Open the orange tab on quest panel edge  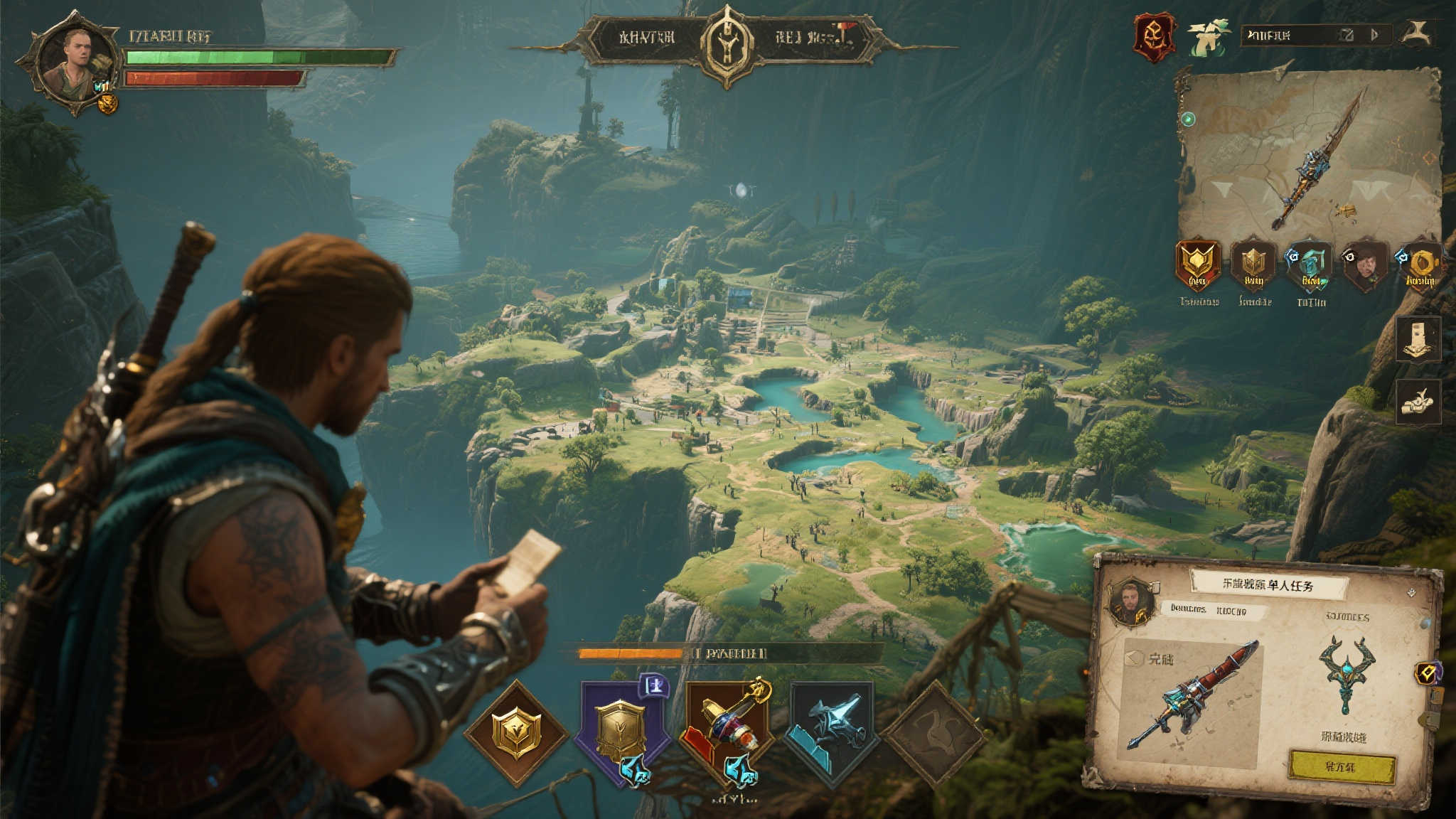(x=1428, y=673)
